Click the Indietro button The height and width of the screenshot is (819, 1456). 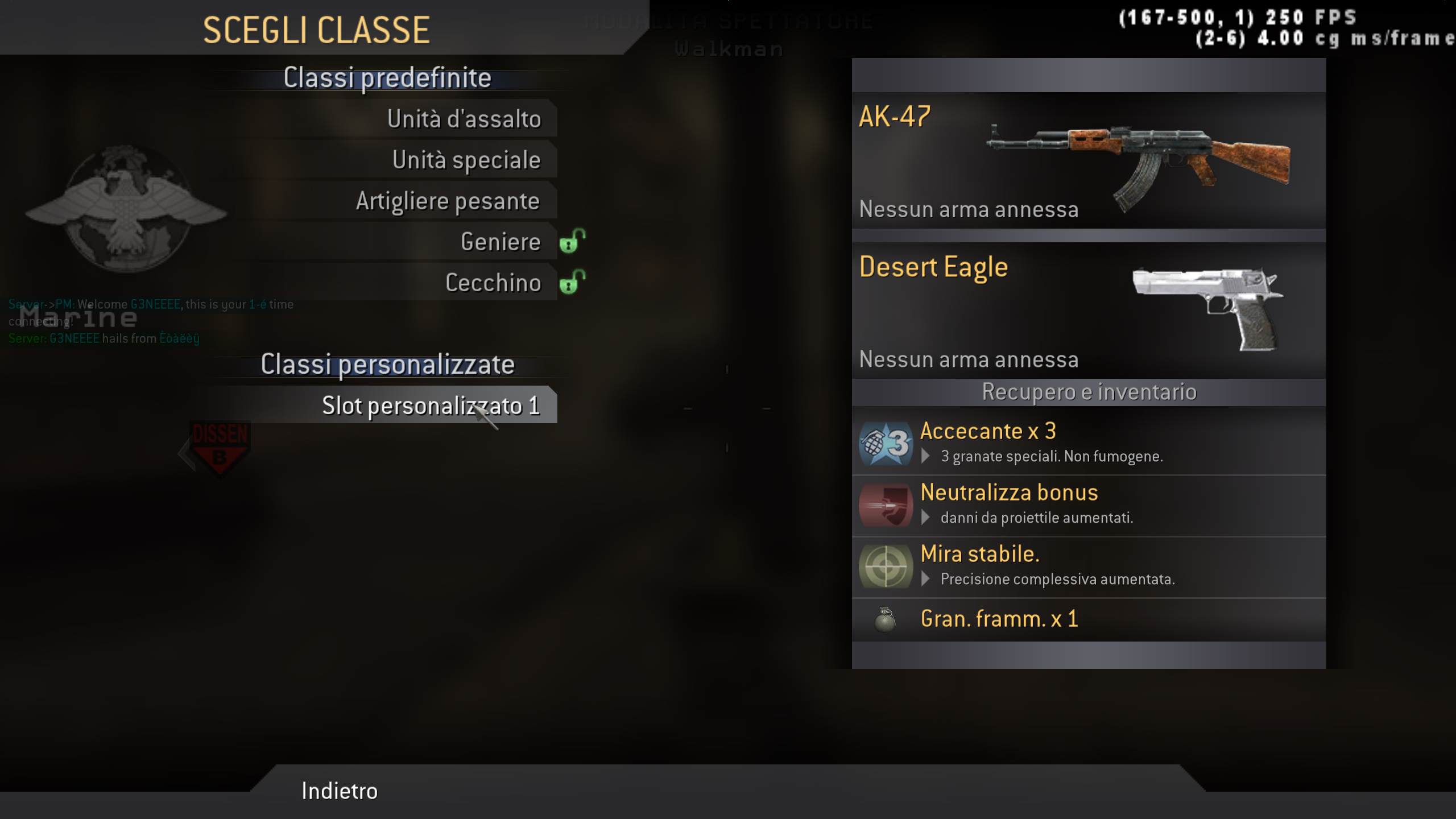pyautogui.click(x=340, y=790)
